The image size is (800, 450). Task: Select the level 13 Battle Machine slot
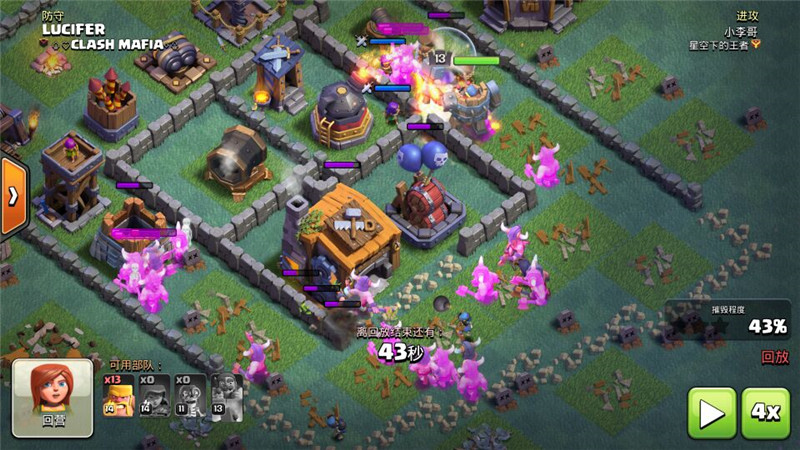pyautogui.click(x=227, y=396)
